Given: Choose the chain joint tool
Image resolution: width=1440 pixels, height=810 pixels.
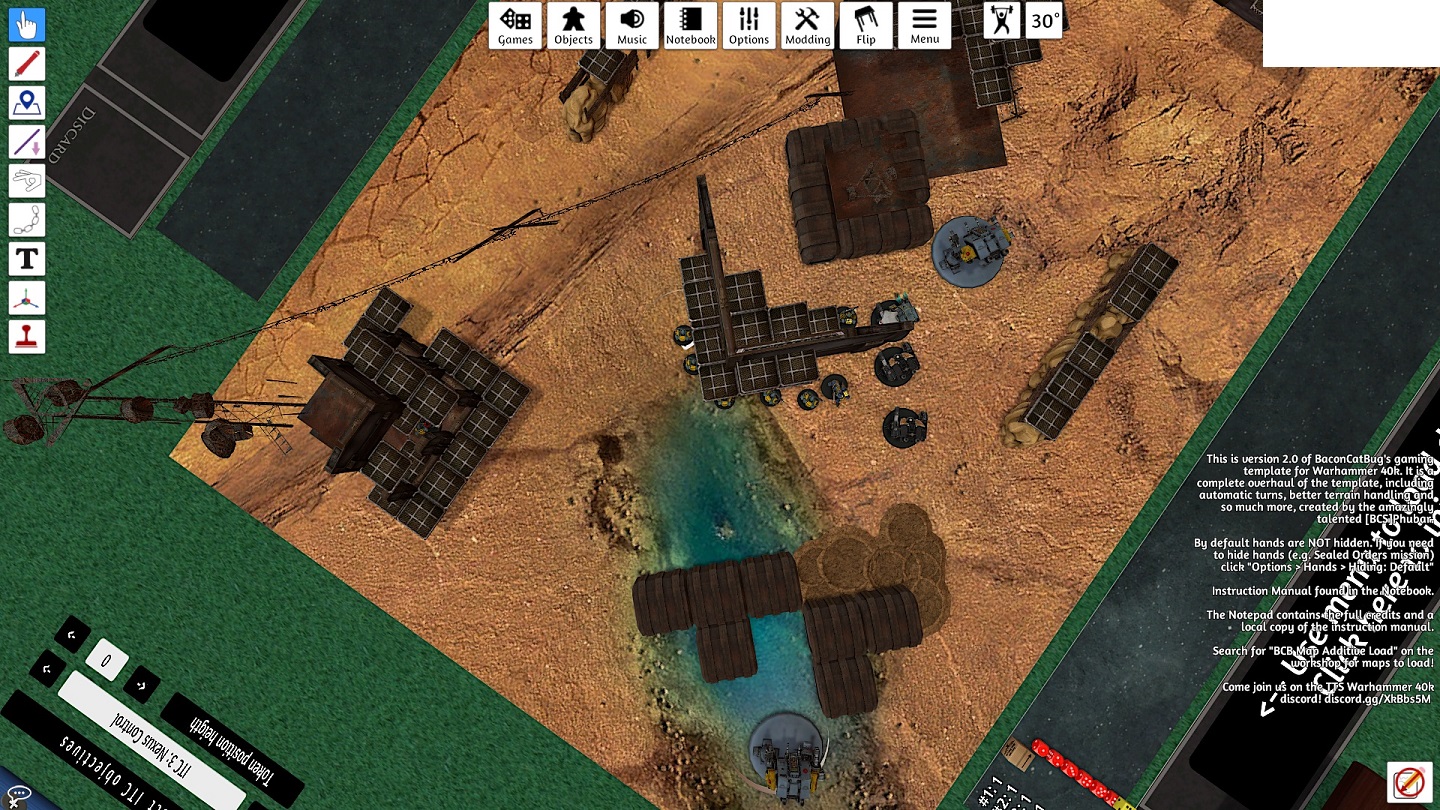Looking at the screenshot, I should click(27, 220).
